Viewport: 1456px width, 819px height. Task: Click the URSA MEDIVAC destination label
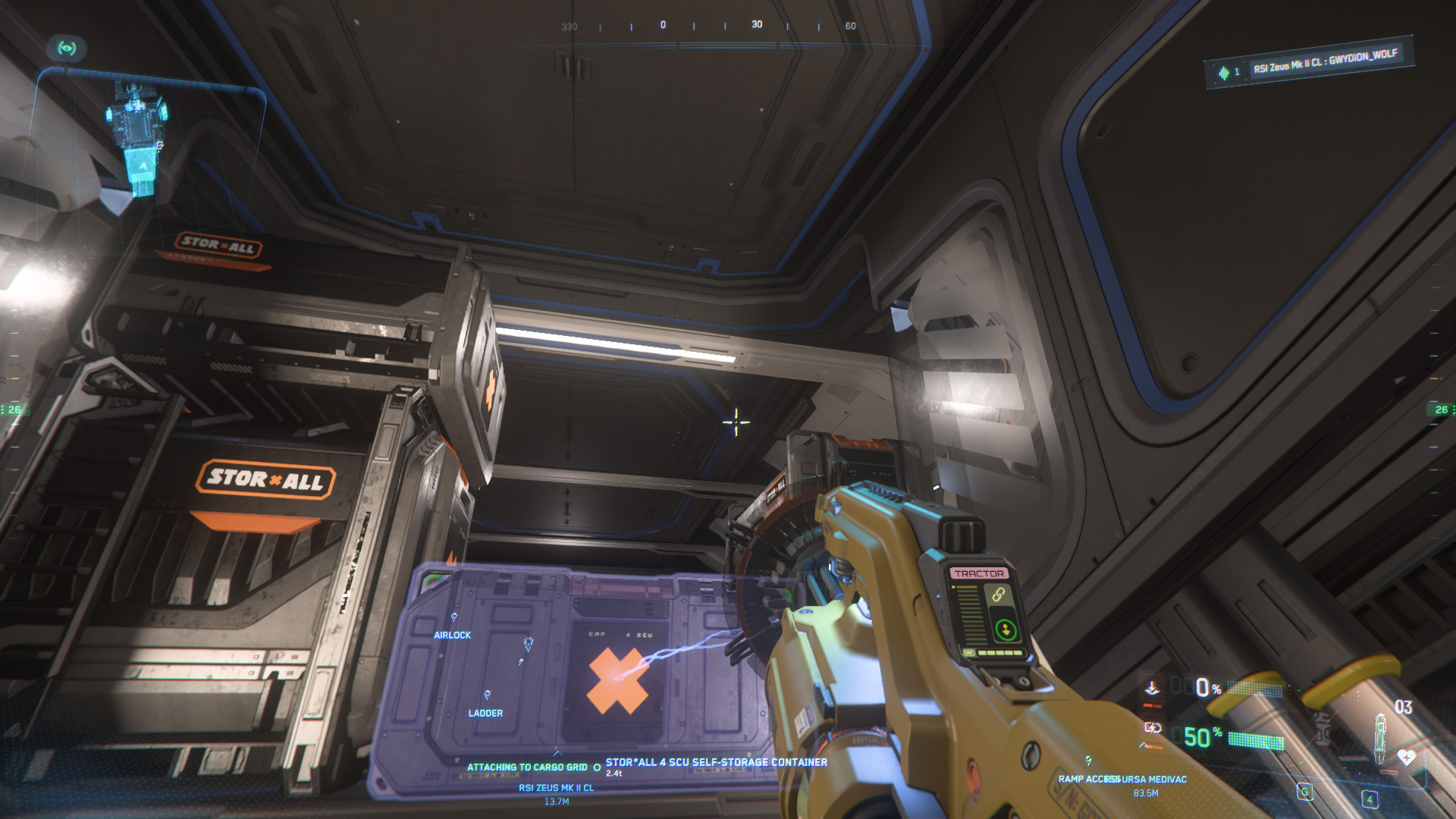click(1153, 779)
